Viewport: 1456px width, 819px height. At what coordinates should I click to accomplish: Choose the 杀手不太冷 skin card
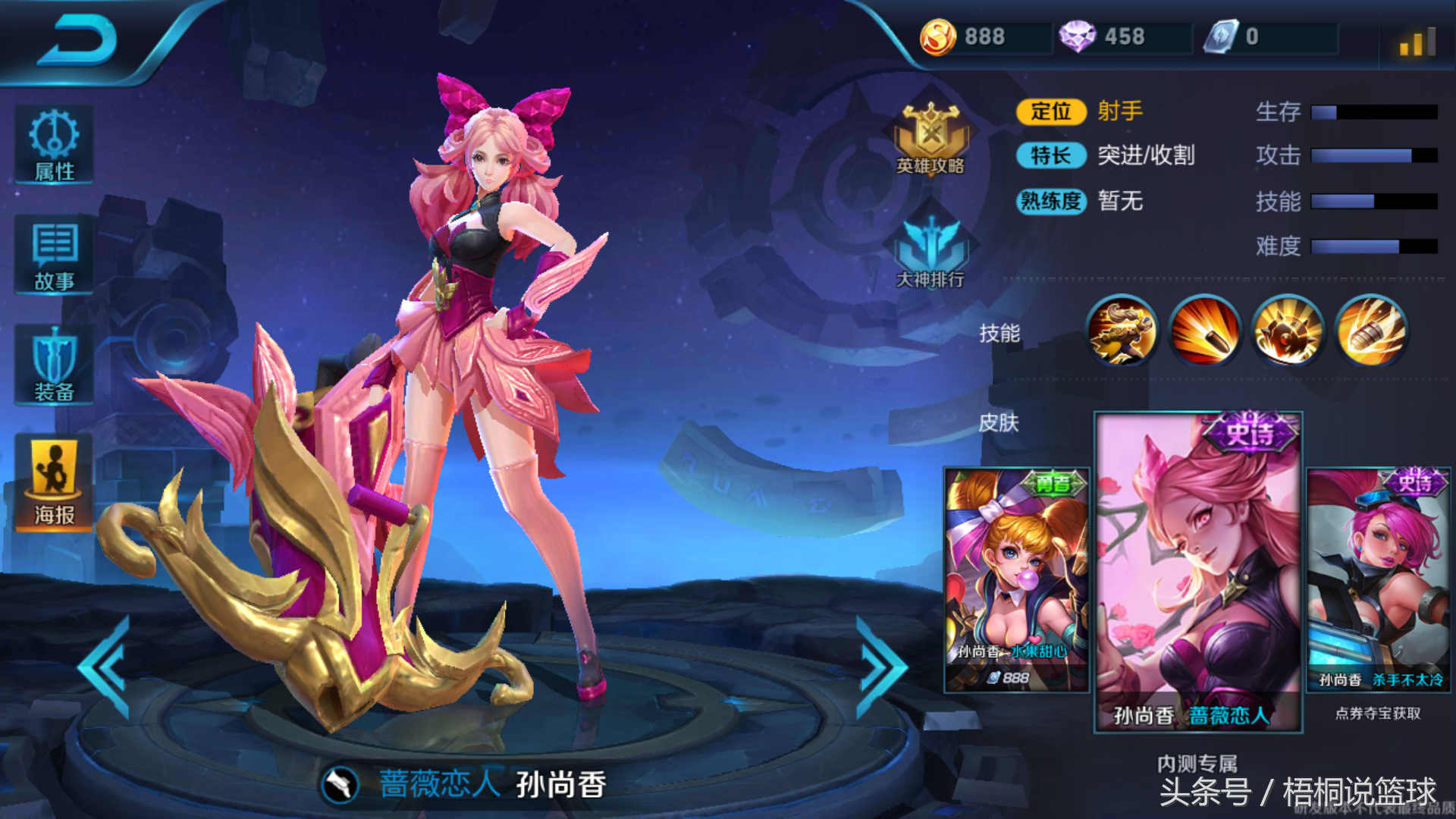point(1379,580)
